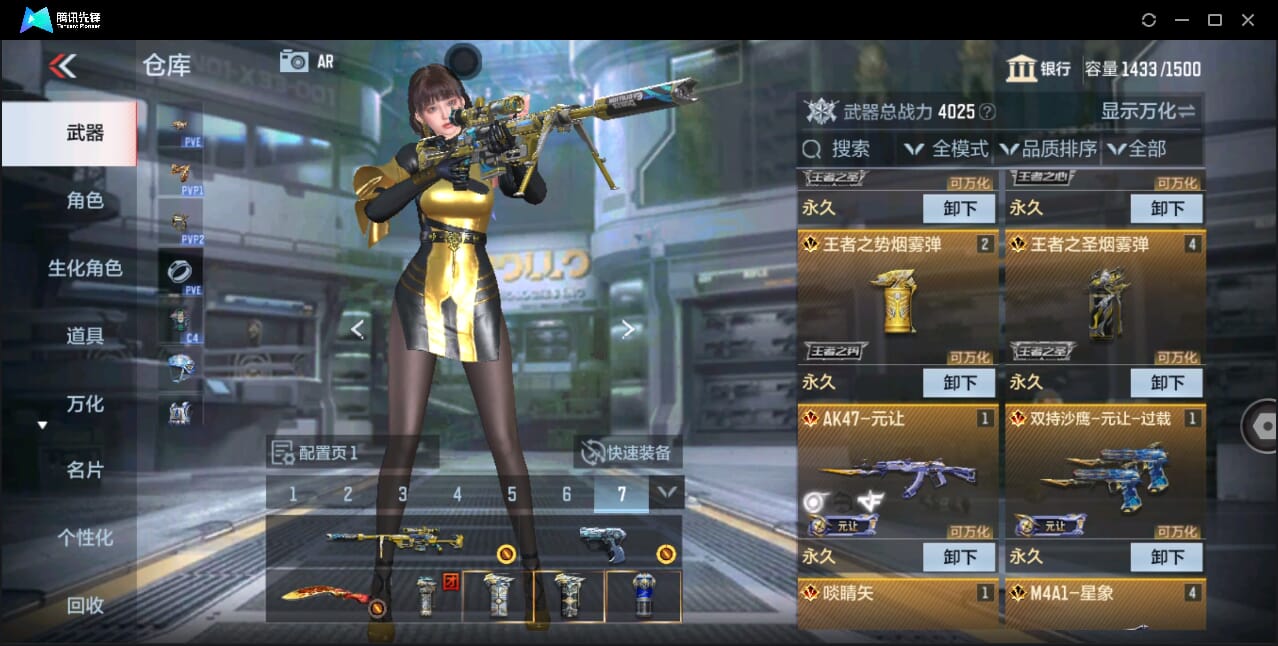The height and width of the screenshot is (646, 1278).
Task: Switch to the 角色 category tab
Action: tap(85, 200)
